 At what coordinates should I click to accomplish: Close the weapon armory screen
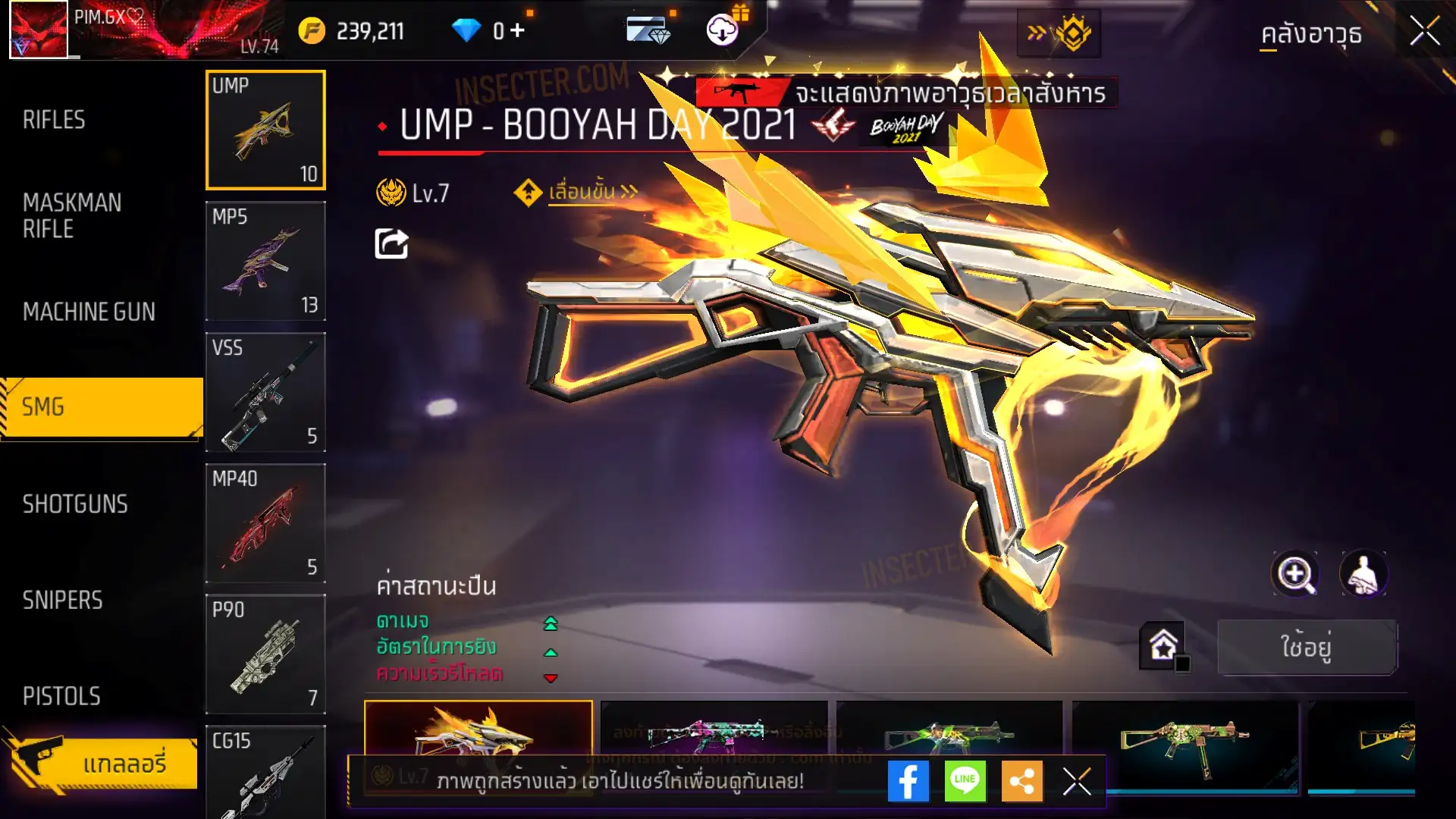(x=1424, y=32)
